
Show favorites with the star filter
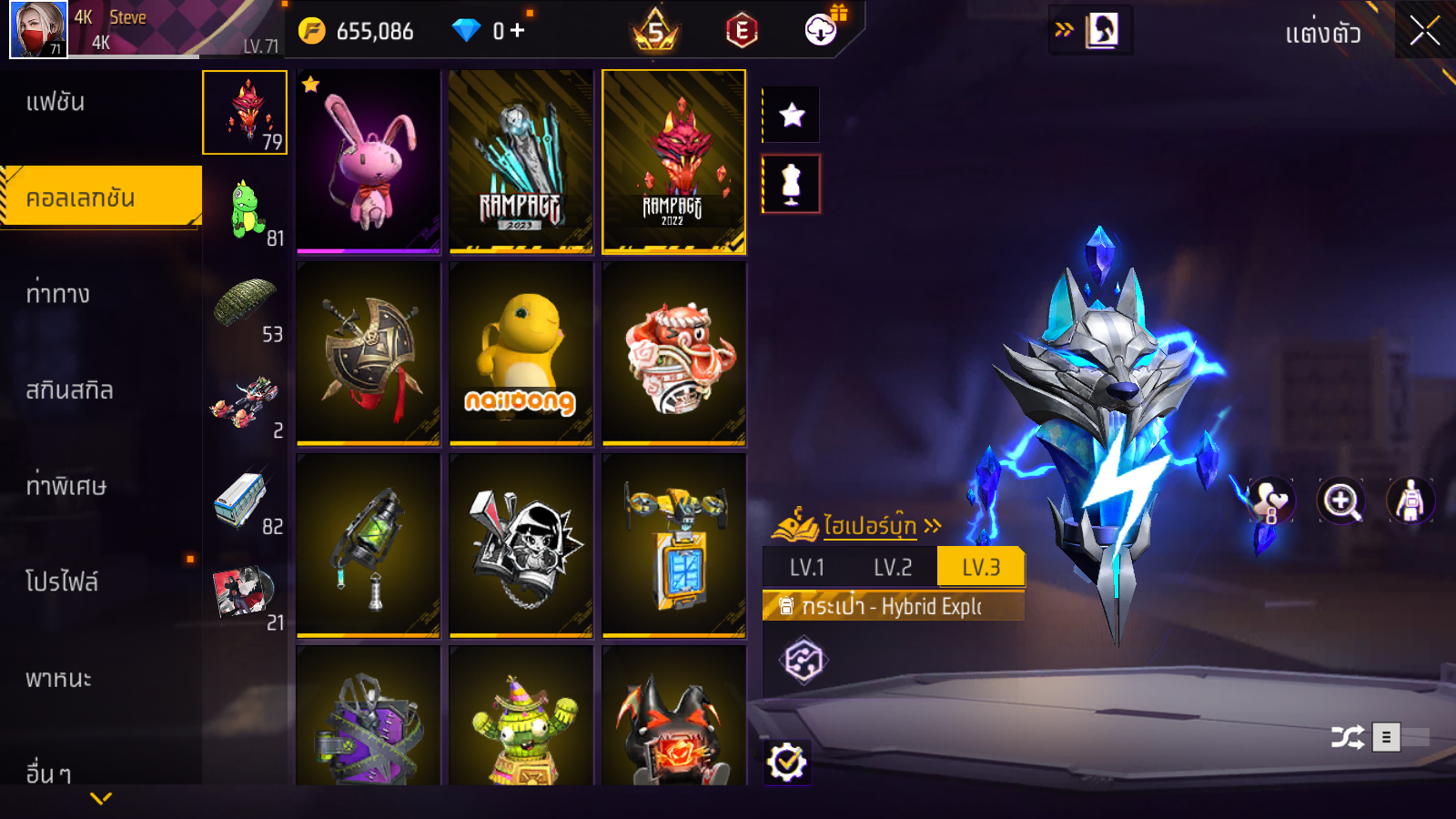coord(792,115)
